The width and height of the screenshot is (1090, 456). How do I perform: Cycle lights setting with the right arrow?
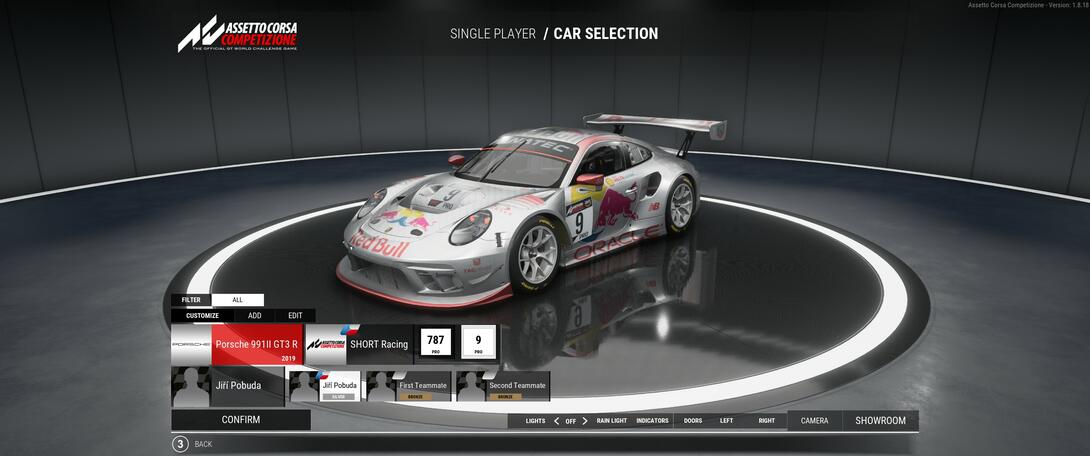(x=585, y=421)
